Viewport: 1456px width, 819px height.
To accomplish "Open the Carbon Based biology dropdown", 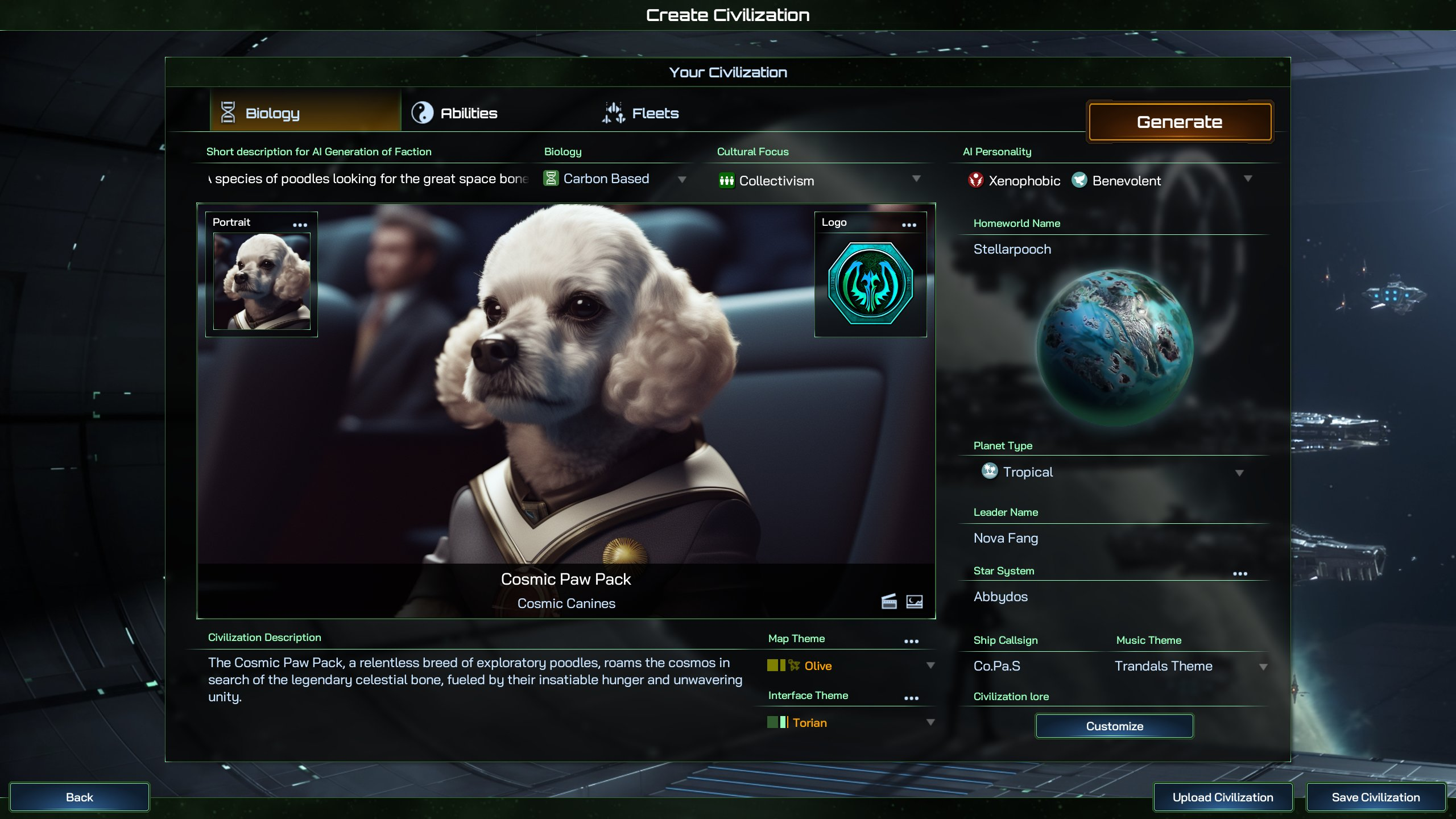I will coord(614,179).
